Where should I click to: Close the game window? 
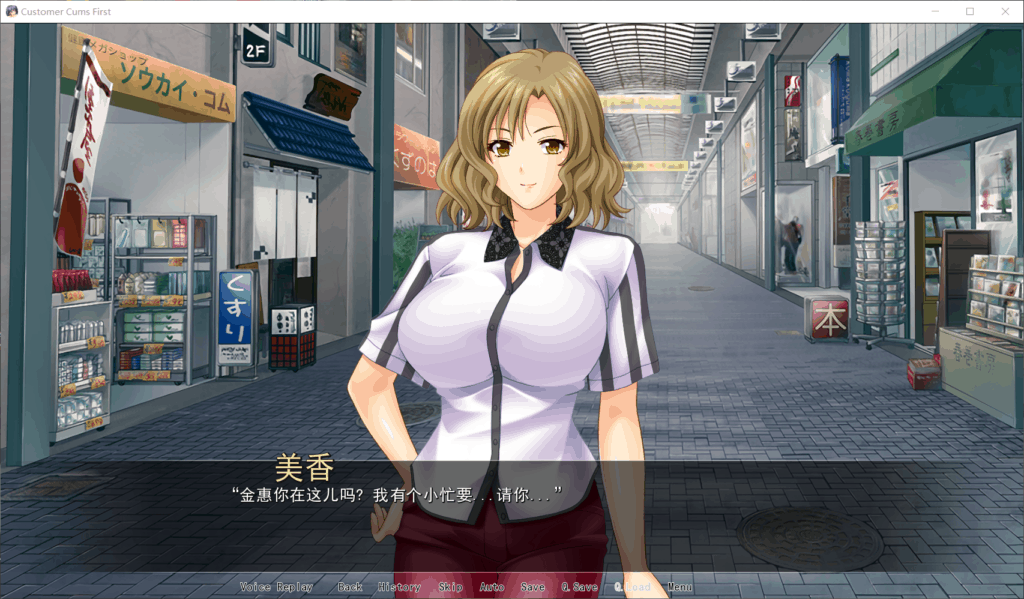pyautogui.click(x=1000, y=11)
